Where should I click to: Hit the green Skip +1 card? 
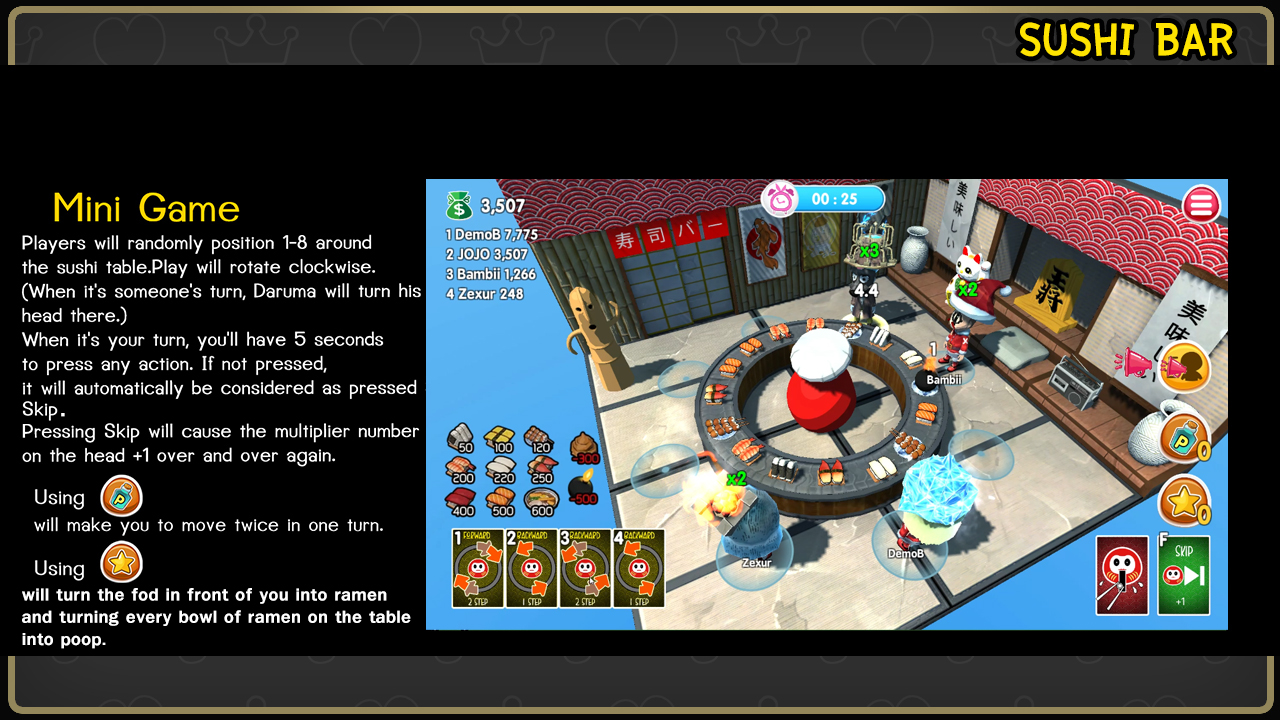pyautogui.click(x=1183, y=575)
